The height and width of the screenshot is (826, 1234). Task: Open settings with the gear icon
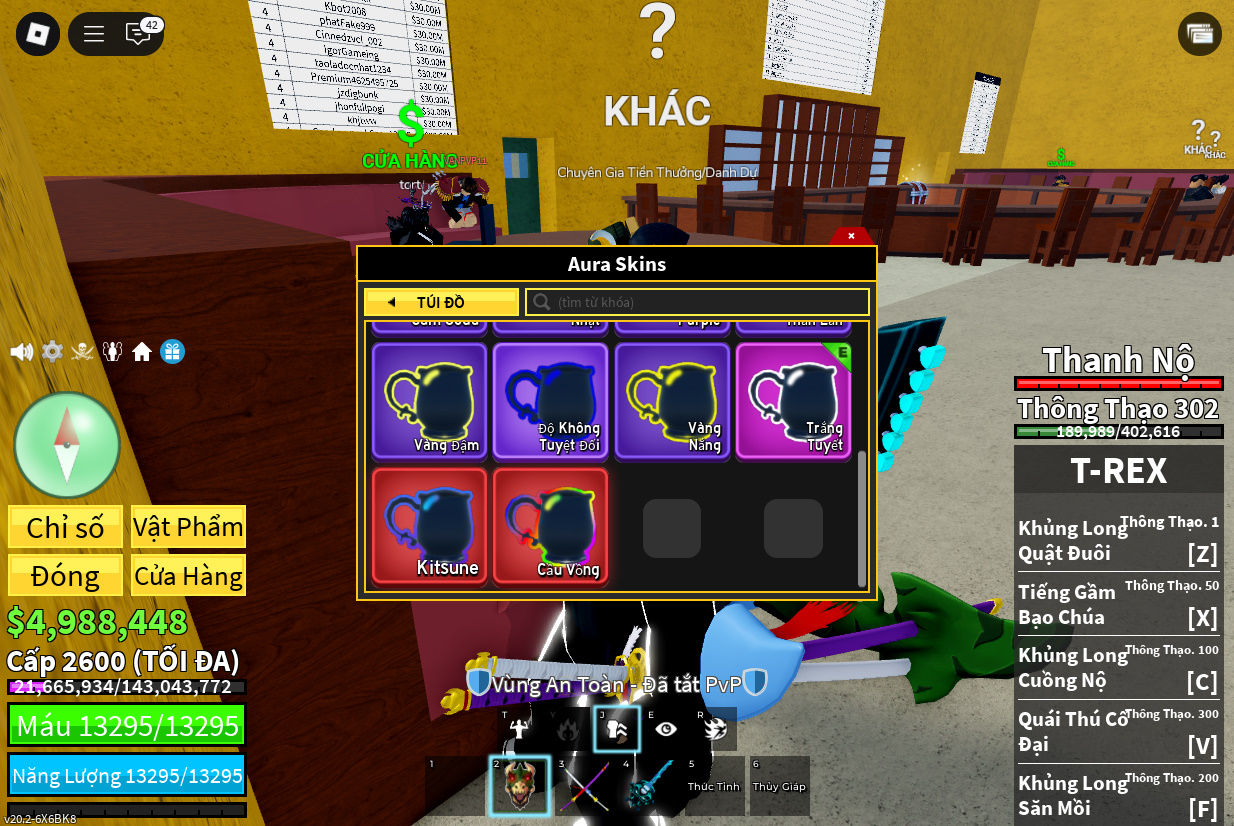[x=52, y=352]
